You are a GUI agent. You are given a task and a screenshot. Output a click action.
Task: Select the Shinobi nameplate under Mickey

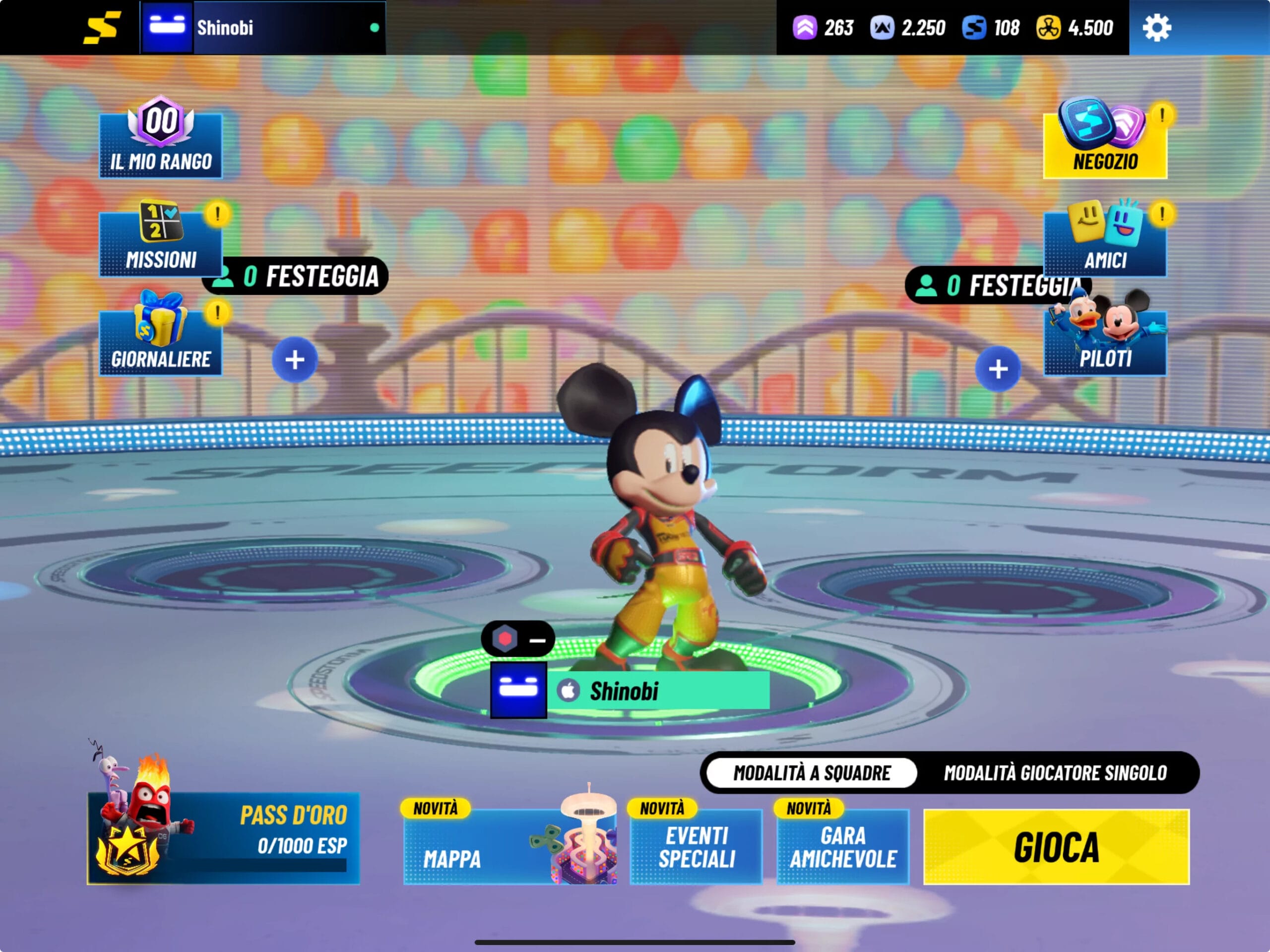click(630, 691)
